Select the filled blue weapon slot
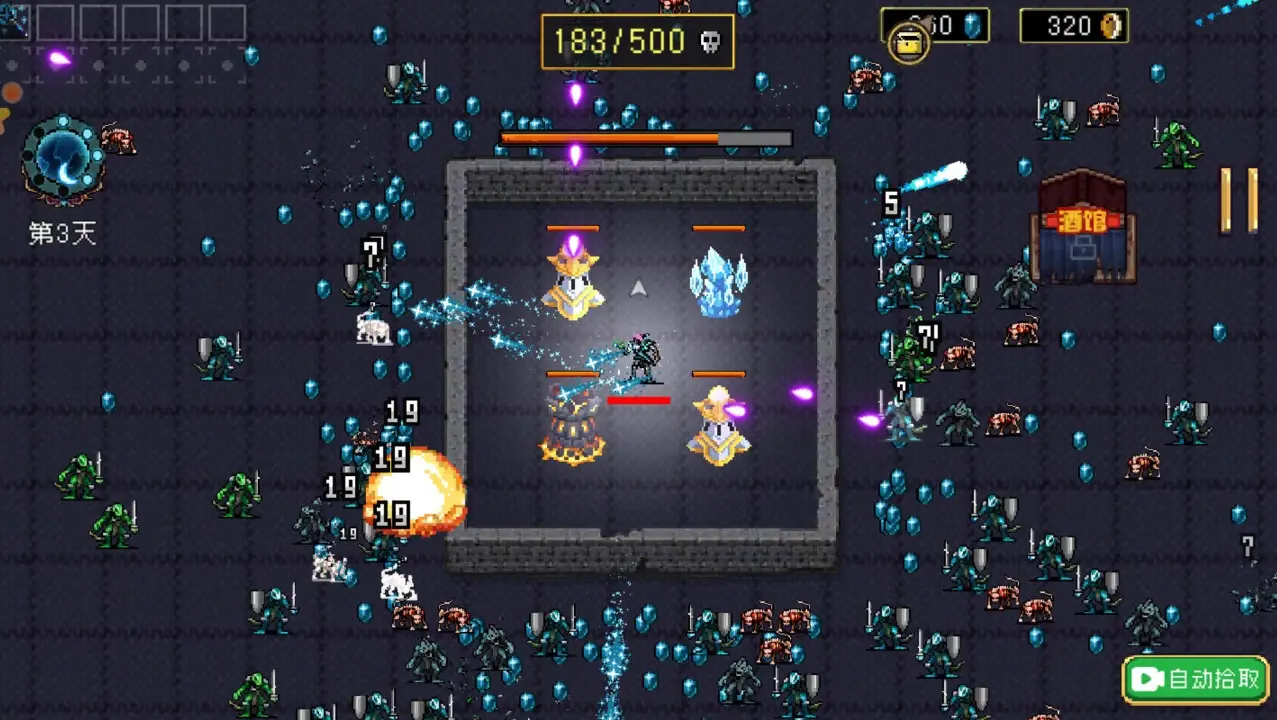 pos(14,21)
